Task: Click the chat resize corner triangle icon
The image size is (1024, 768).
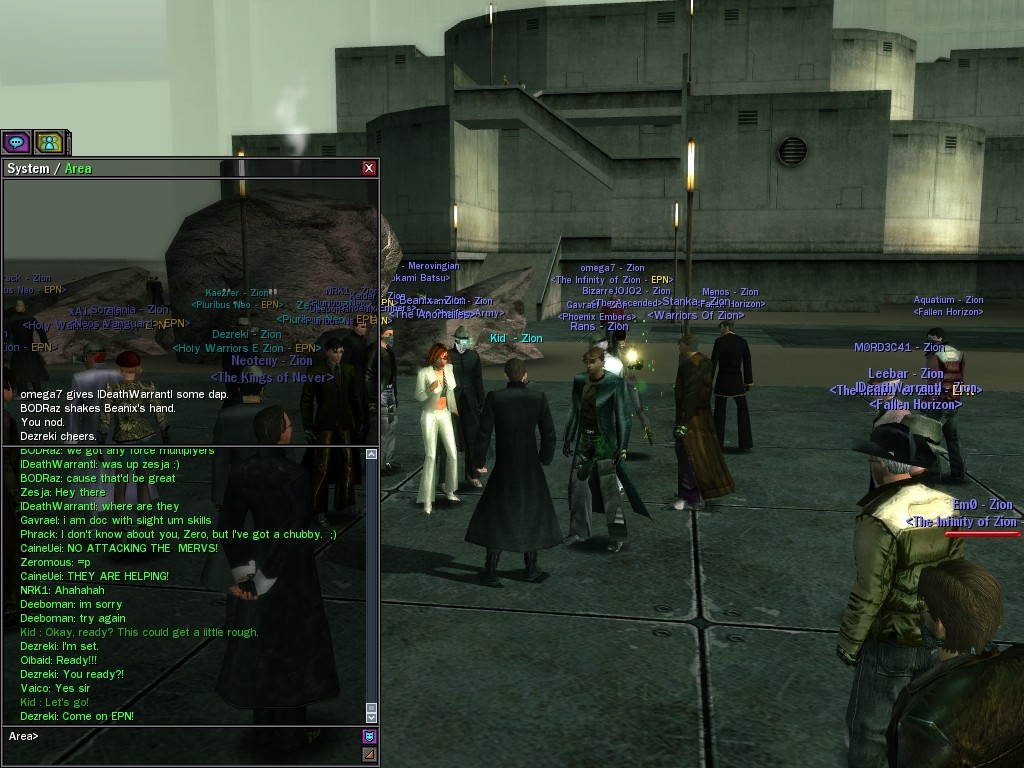Action: (369, 754)
